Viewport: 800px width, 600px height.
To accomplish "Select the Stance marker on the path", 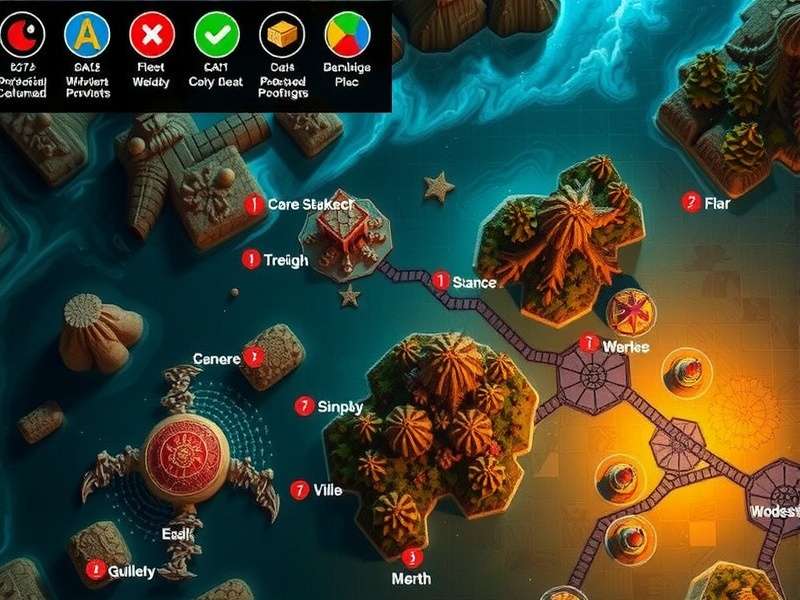I will [x=440, y=282].
